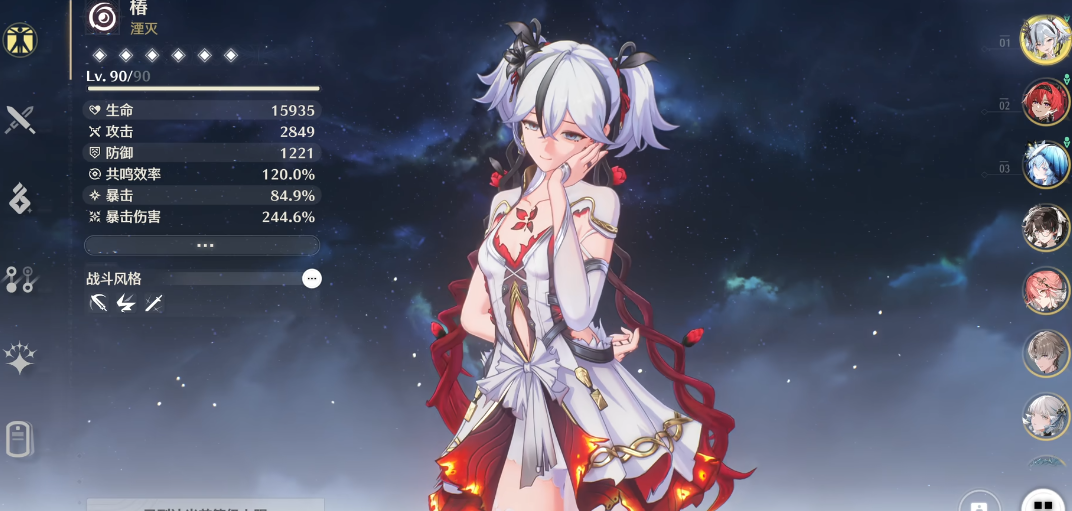Screen dimensions: 1072x511
Task: Select the device-shaped tab in the sidebar
Action: coord(20,439)
